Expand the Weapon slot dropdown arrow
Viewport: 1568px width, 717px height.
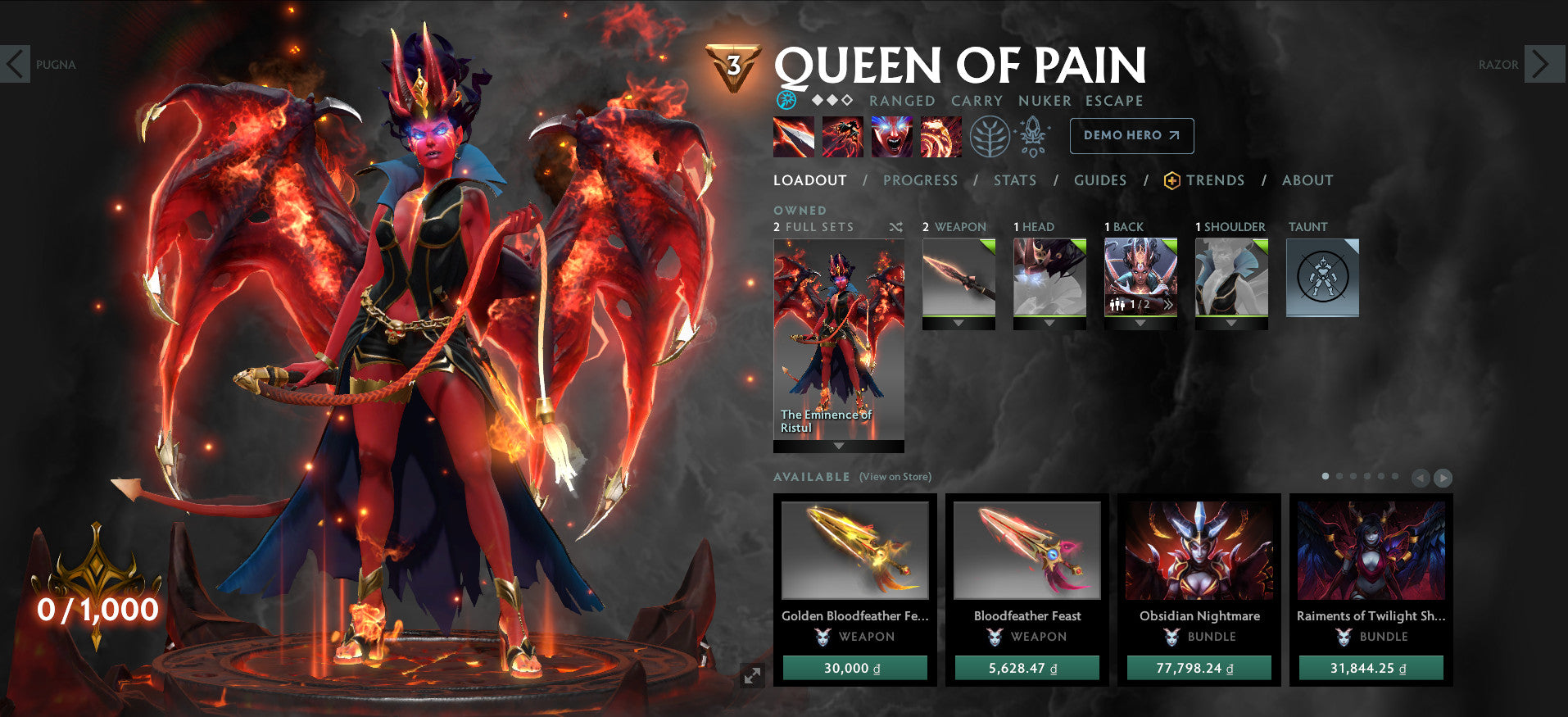point(958,323)
